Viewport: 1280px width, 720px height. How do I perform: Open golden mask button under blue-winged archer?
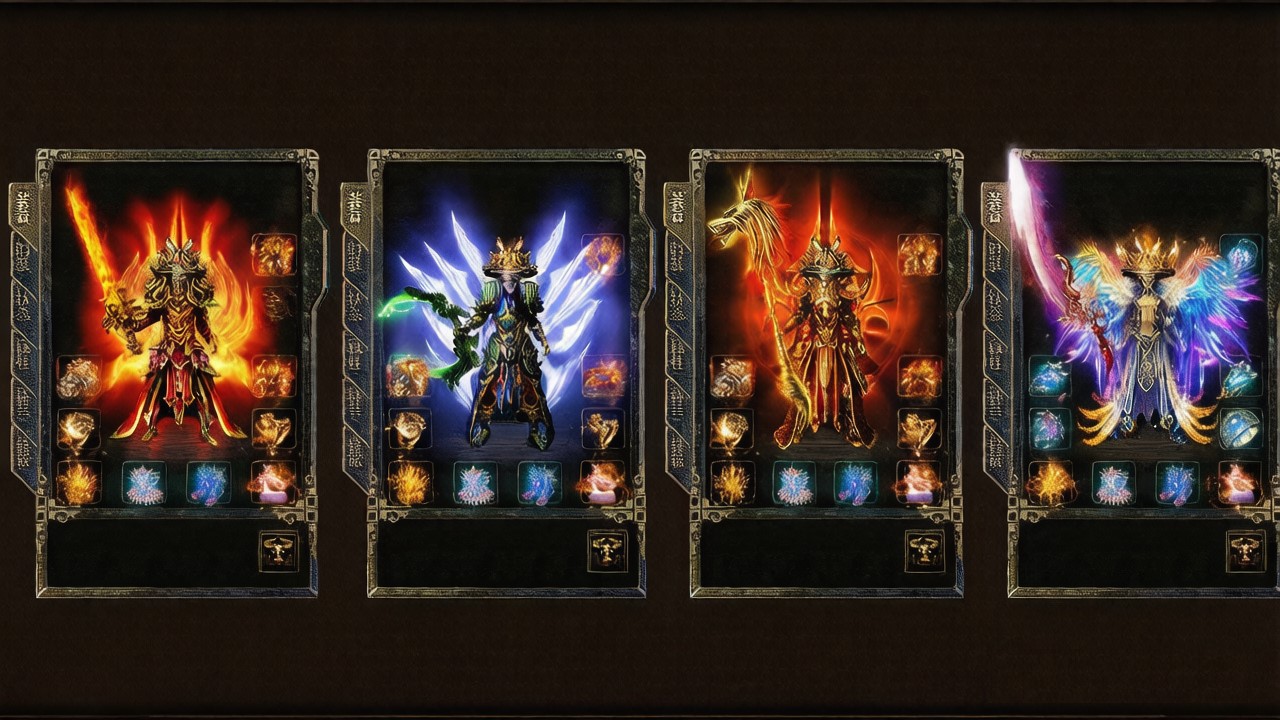(x=607, y=551)
